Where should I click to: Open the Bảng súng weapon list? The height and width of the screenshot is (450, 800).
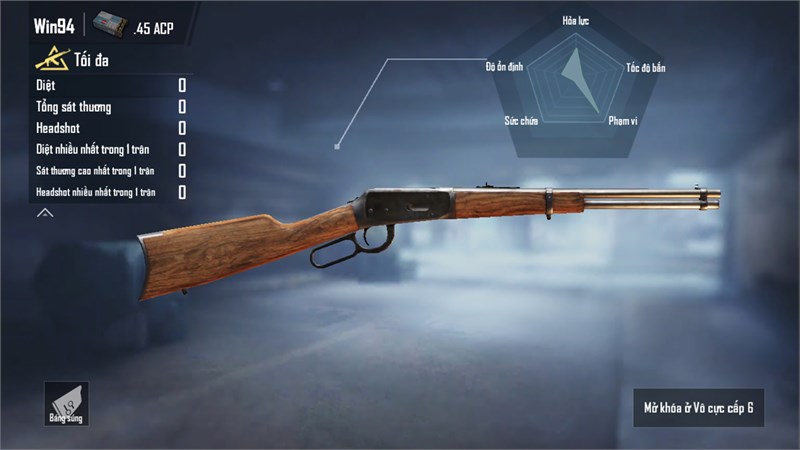click(x=66, y=403)
